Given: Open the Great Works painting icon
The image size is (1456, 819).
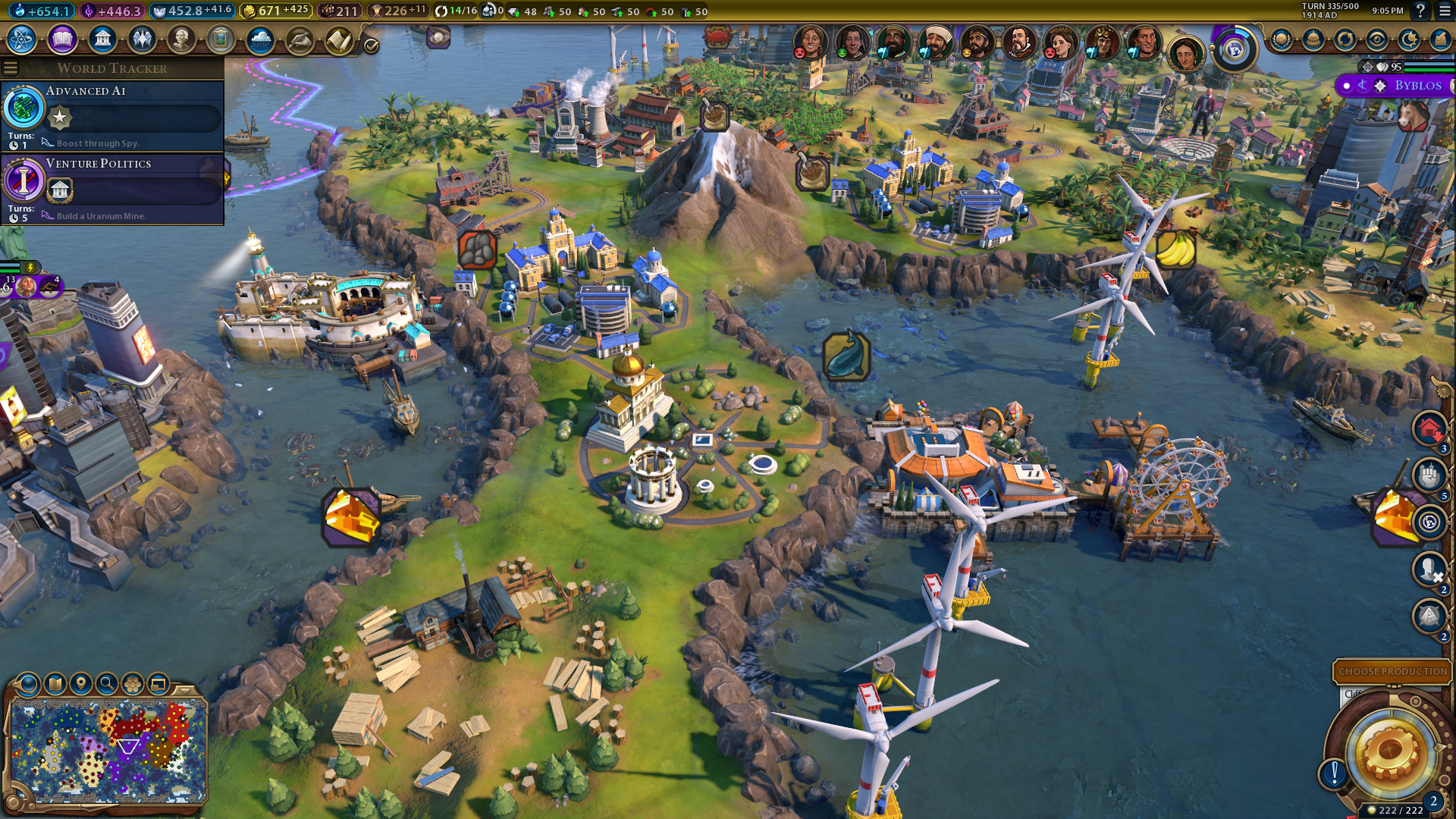Looking at the screenshot, I should coord(221,39).
